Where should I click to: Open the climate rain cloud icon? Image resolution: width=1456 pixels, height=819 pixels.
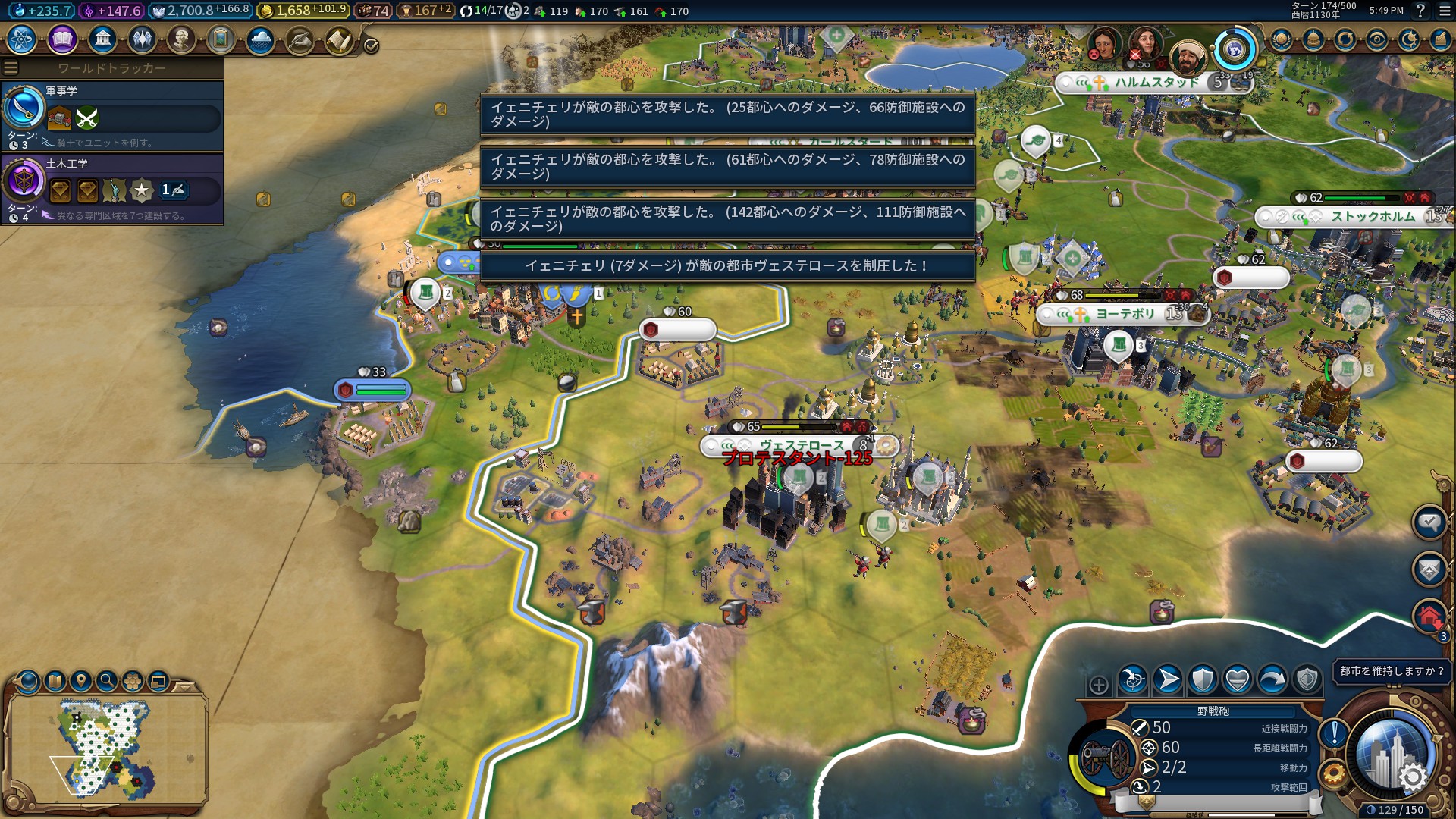[x=260, y=39]
